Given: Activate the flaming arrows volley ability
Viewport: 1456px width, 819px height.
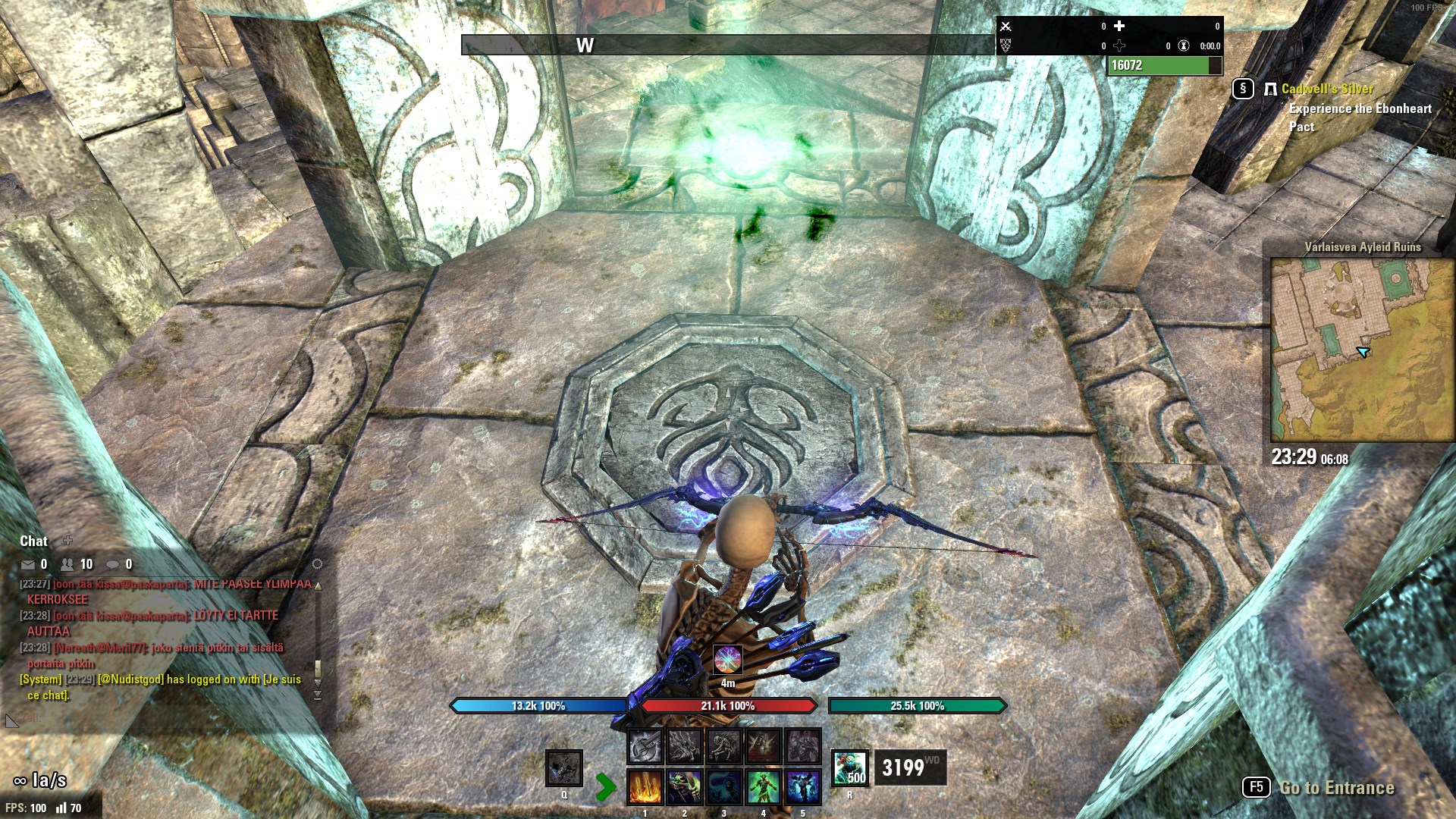Looking at the screenshot, I should 645,787.
